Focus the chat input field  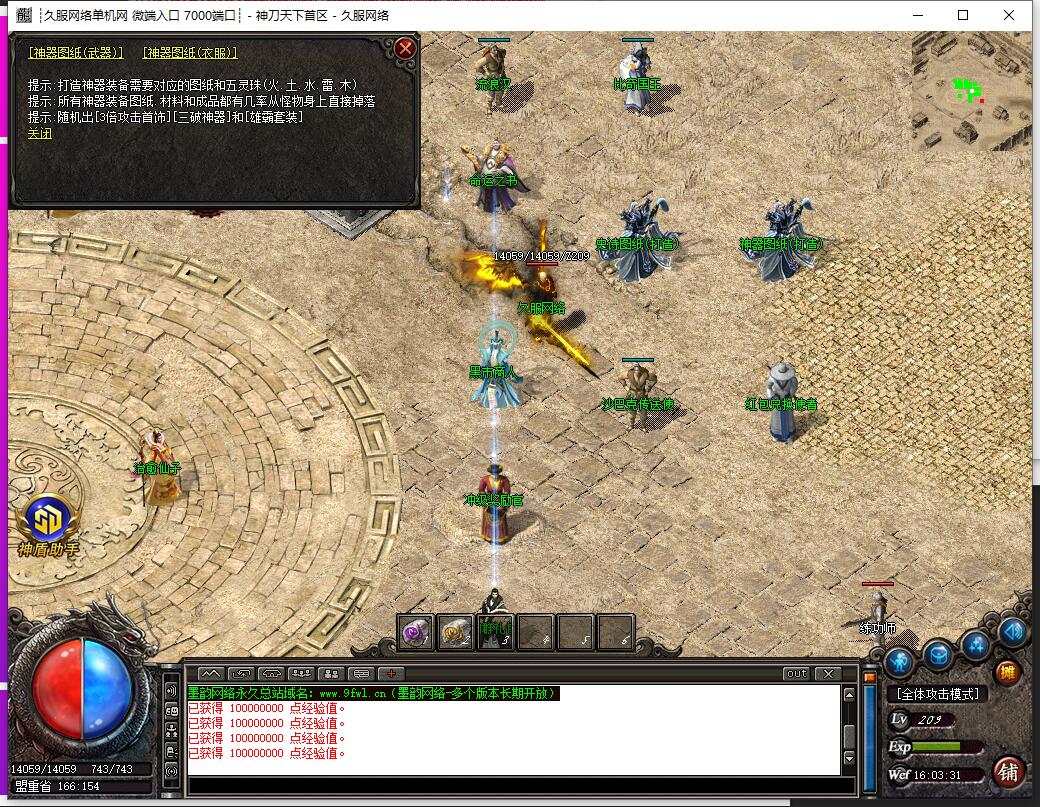520,785
